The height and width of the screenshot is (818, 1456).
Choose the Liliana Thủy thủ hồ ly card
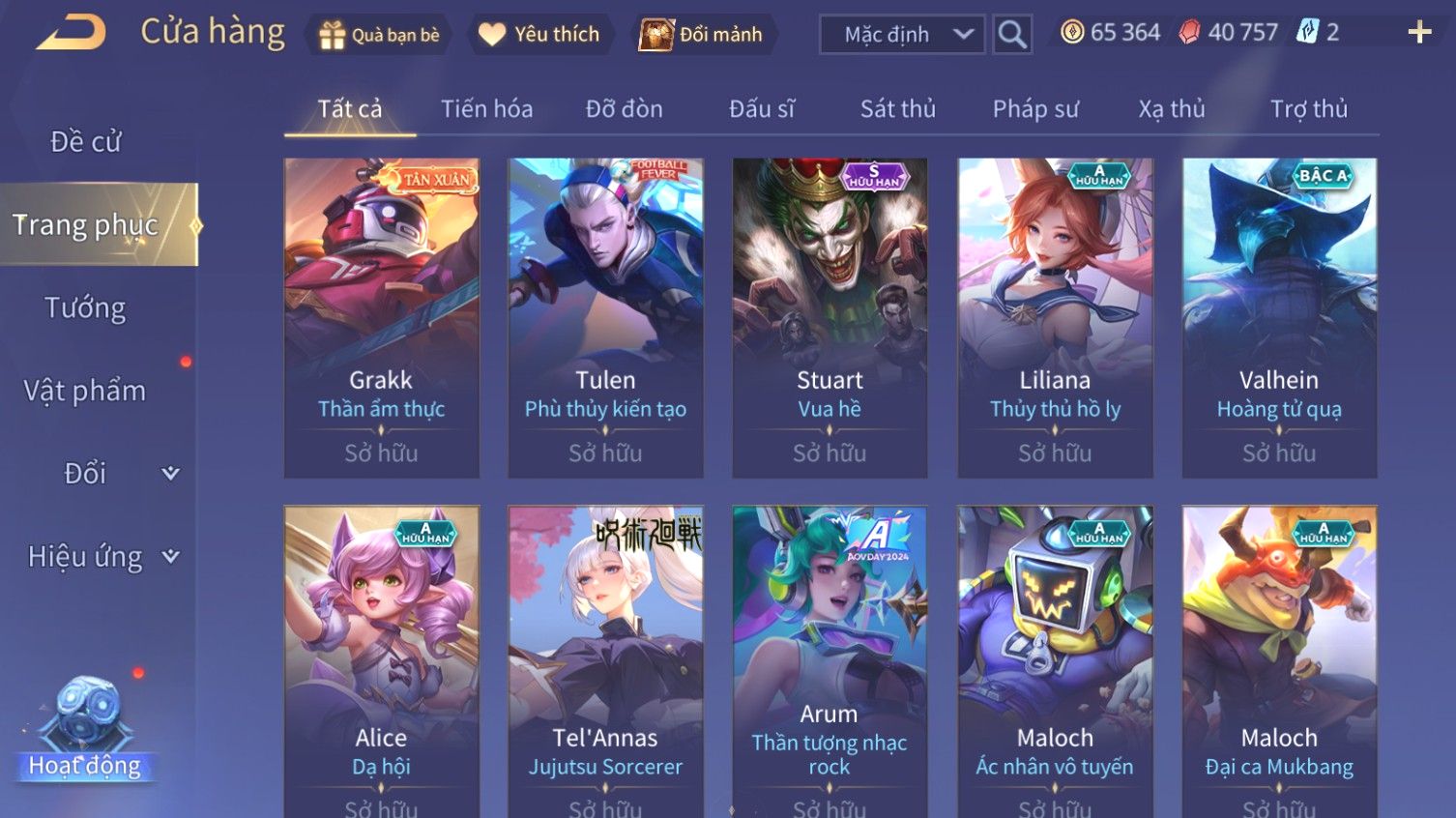[x=1055, y=317]
